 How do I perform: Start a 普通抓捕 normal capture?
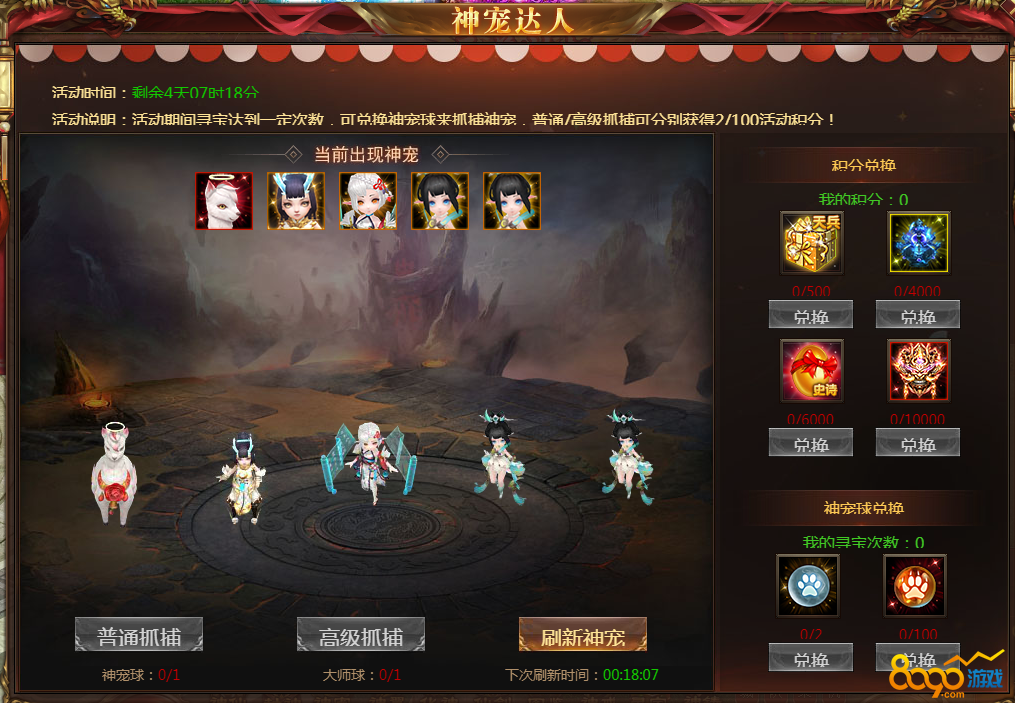pos(139,635)
